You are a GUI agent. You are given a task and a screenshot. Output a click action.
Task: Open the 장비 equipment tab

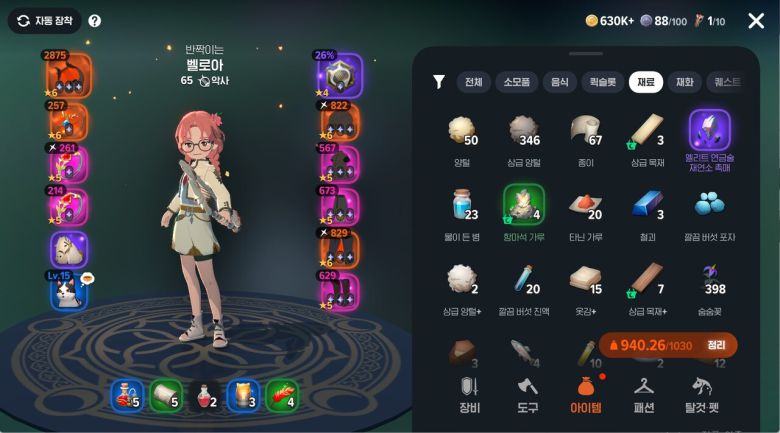(469, 394)
